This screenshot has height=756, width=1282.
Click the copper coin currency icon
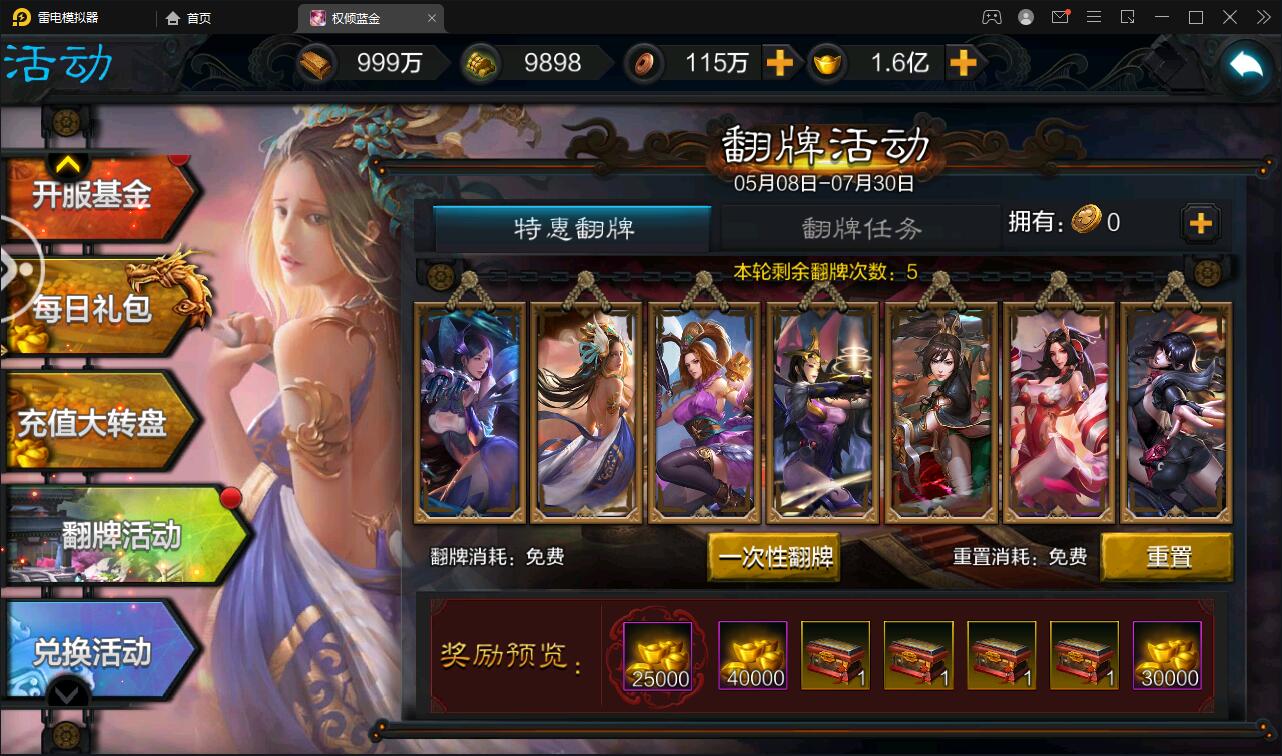coord(645,62)
